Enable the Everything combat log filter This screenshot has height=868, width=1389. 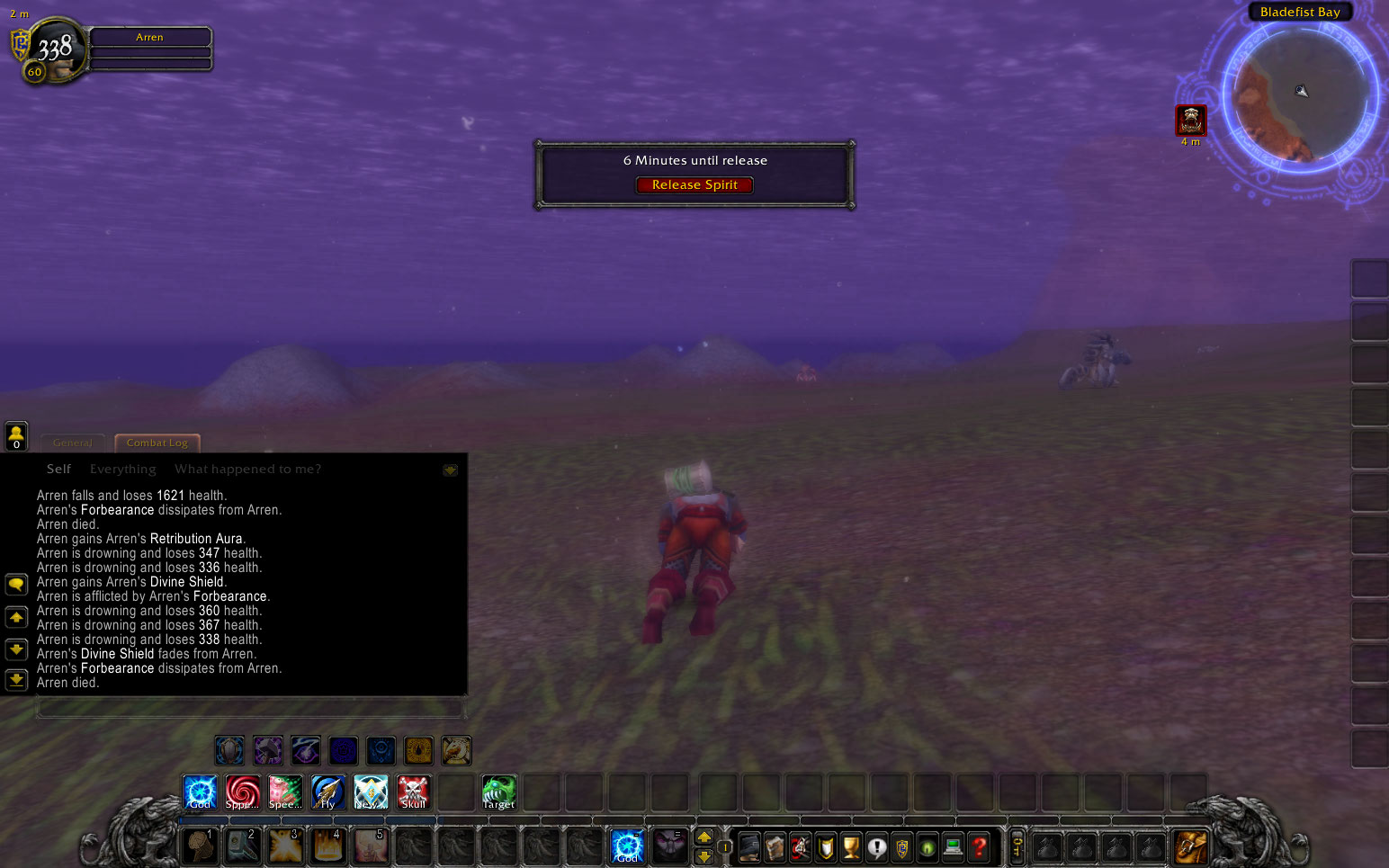pos(122,469)
